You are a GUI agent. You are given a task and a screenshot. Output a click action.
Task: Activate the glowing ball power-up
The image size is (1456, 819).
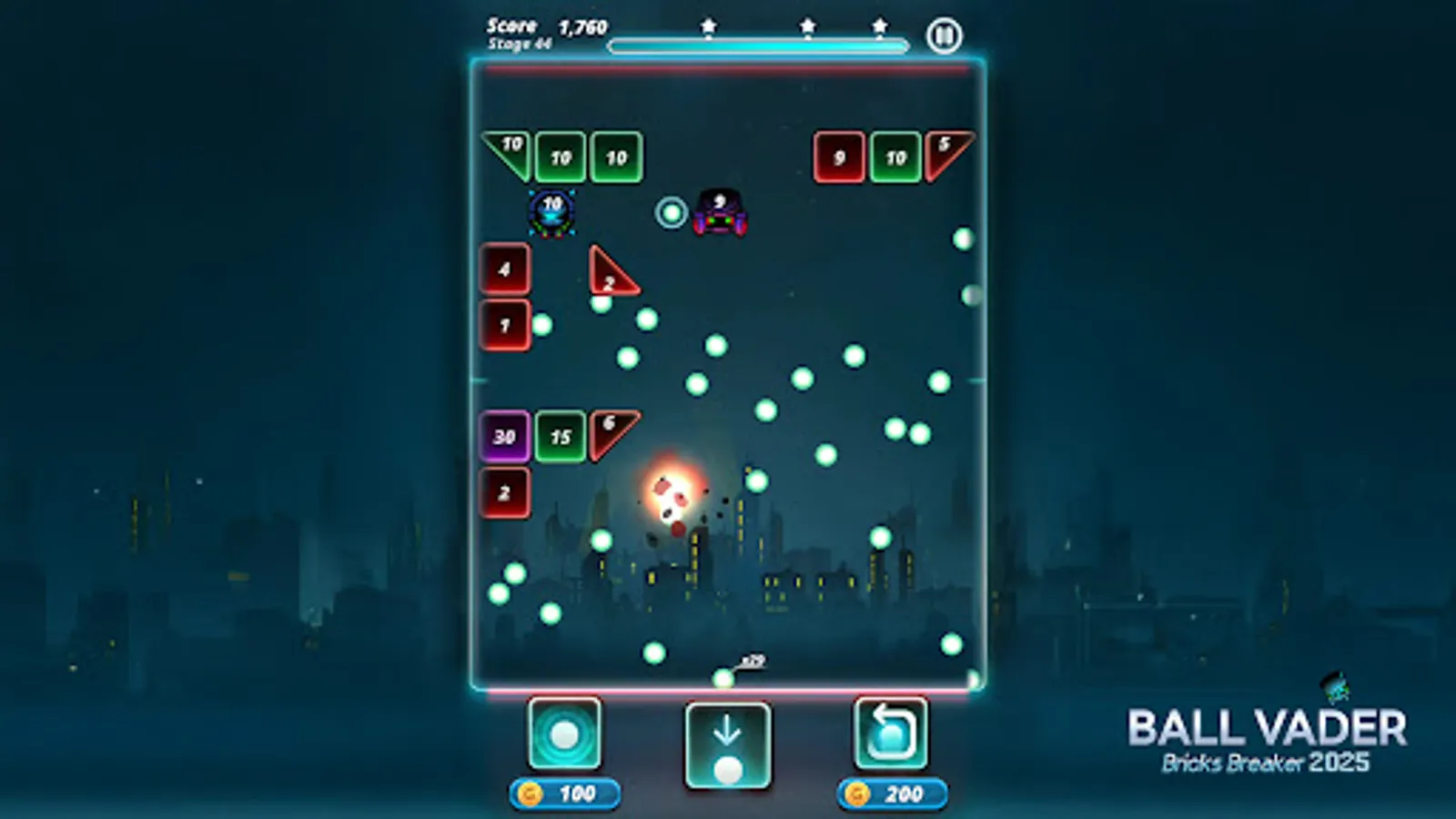pyautogui.click(x=565, y=733)
